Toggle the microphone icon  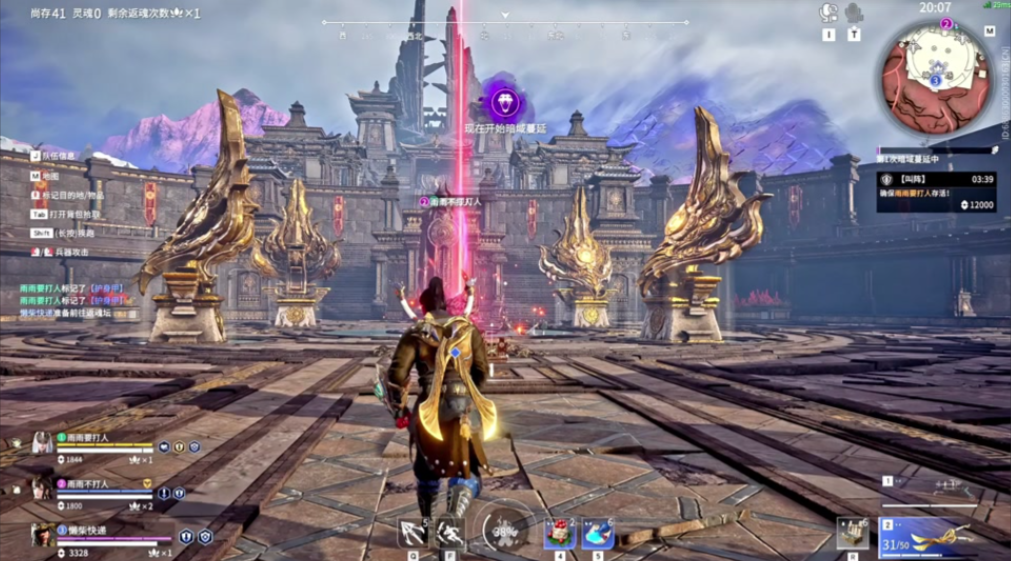(x=854, y=13)
